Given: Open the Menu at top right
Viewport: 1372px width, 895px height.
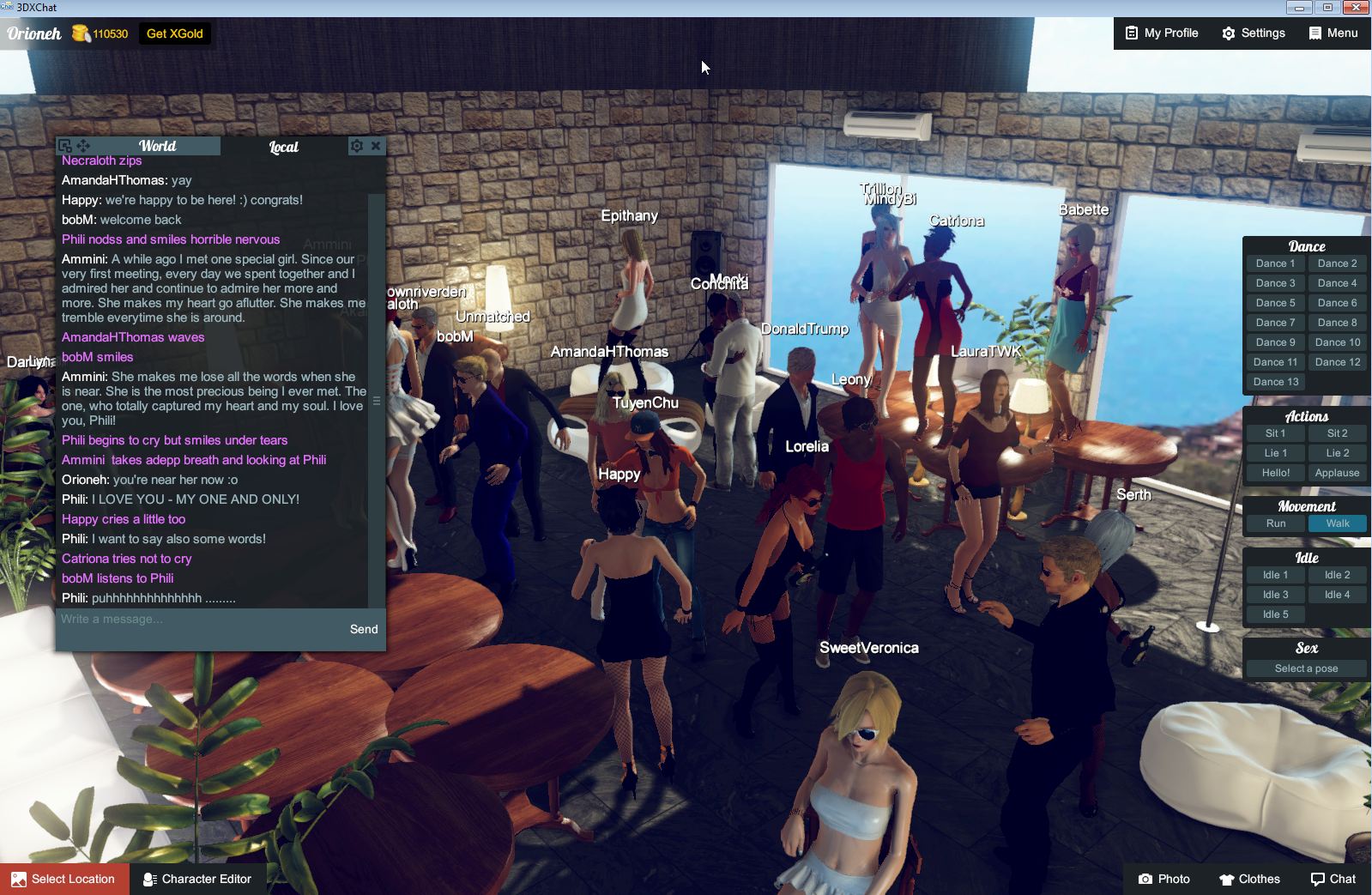Looking at the screenshot, I should click(x=1332, y=33).
